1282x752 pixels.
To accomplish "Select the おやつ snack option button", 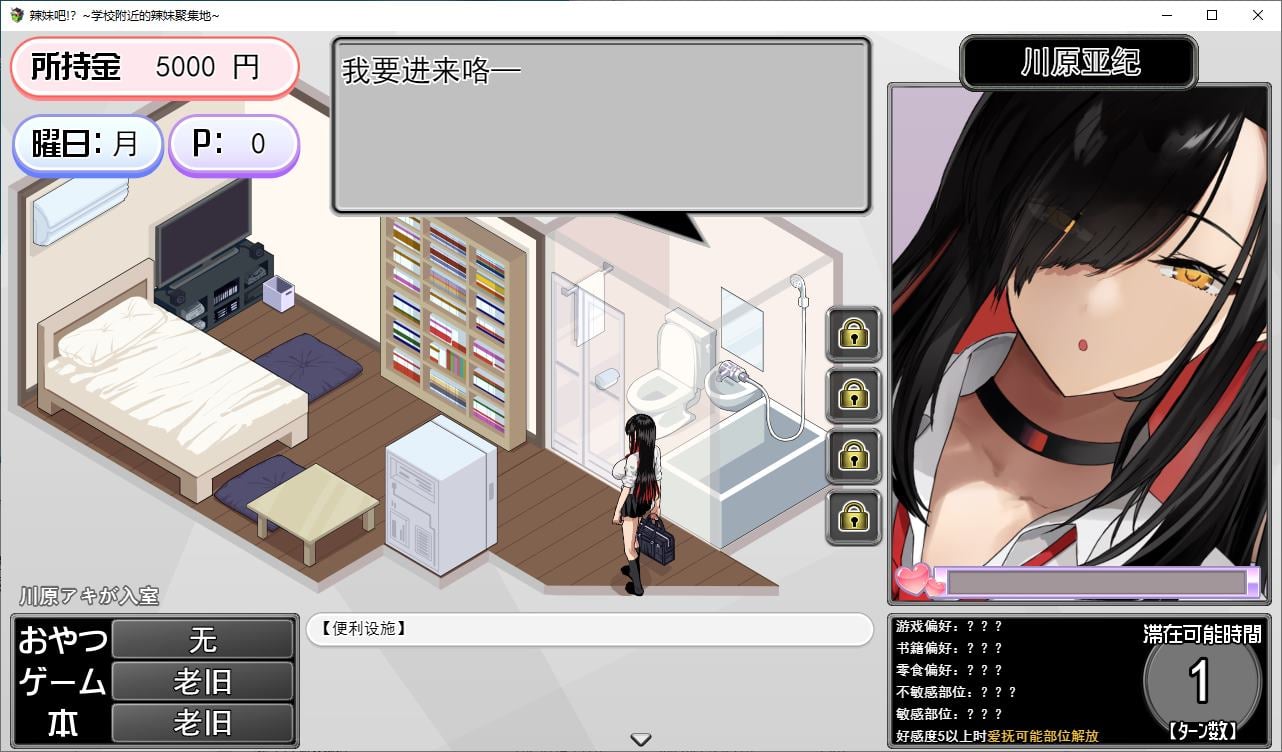I will pos(202,639).
